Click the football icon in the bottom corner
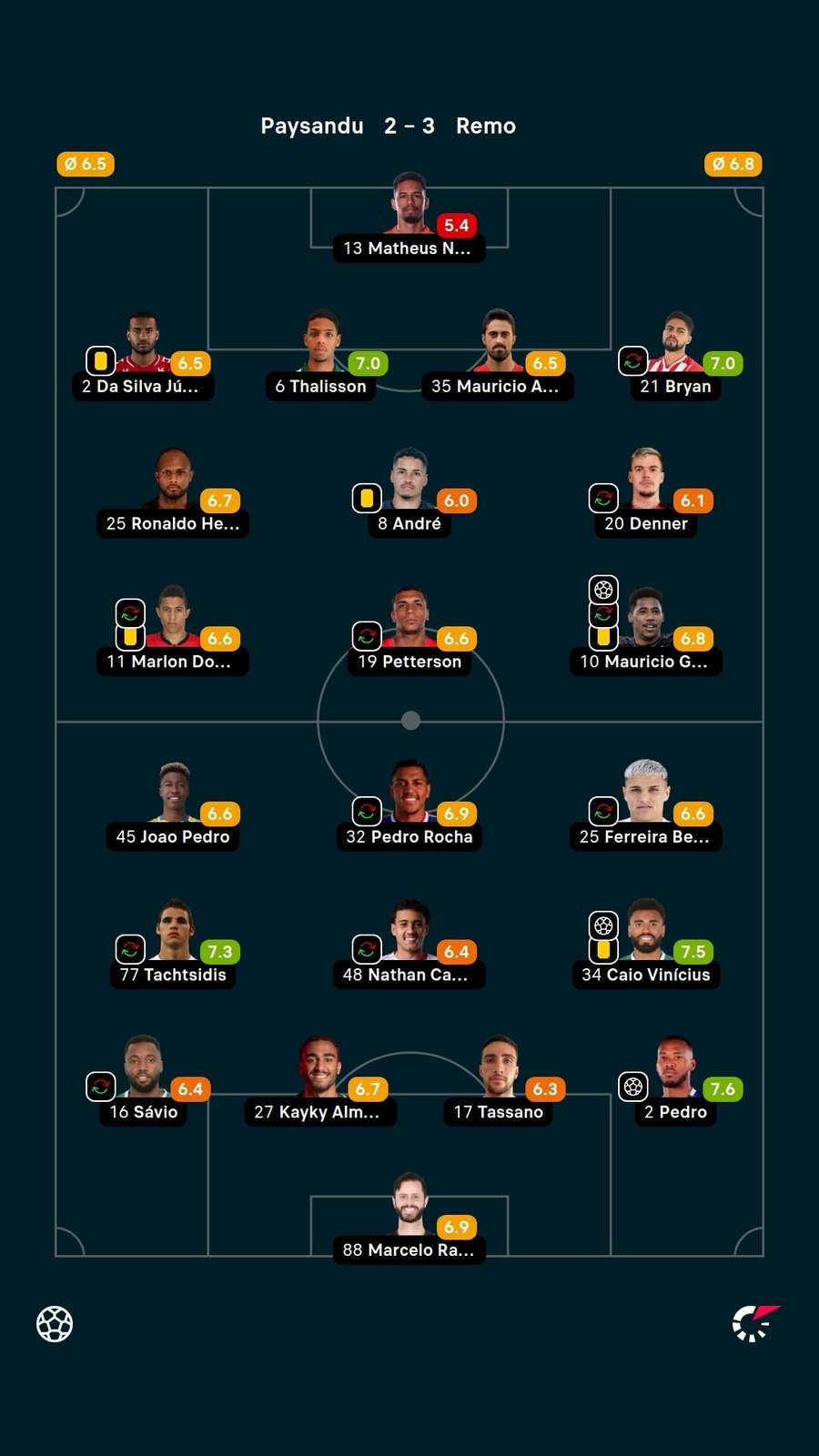Screen dimensions: 819x1456 point(55,1324)
